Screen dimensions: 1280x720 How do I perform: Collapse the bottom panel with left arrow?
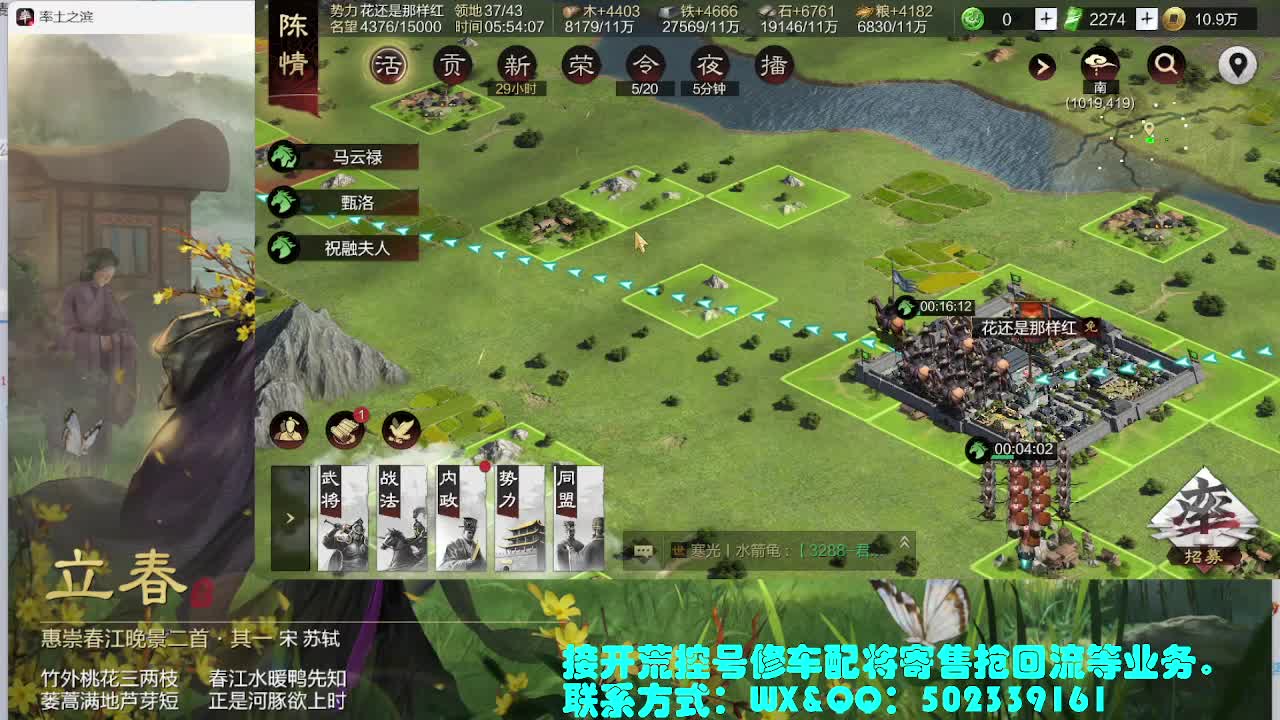point(289,518)
